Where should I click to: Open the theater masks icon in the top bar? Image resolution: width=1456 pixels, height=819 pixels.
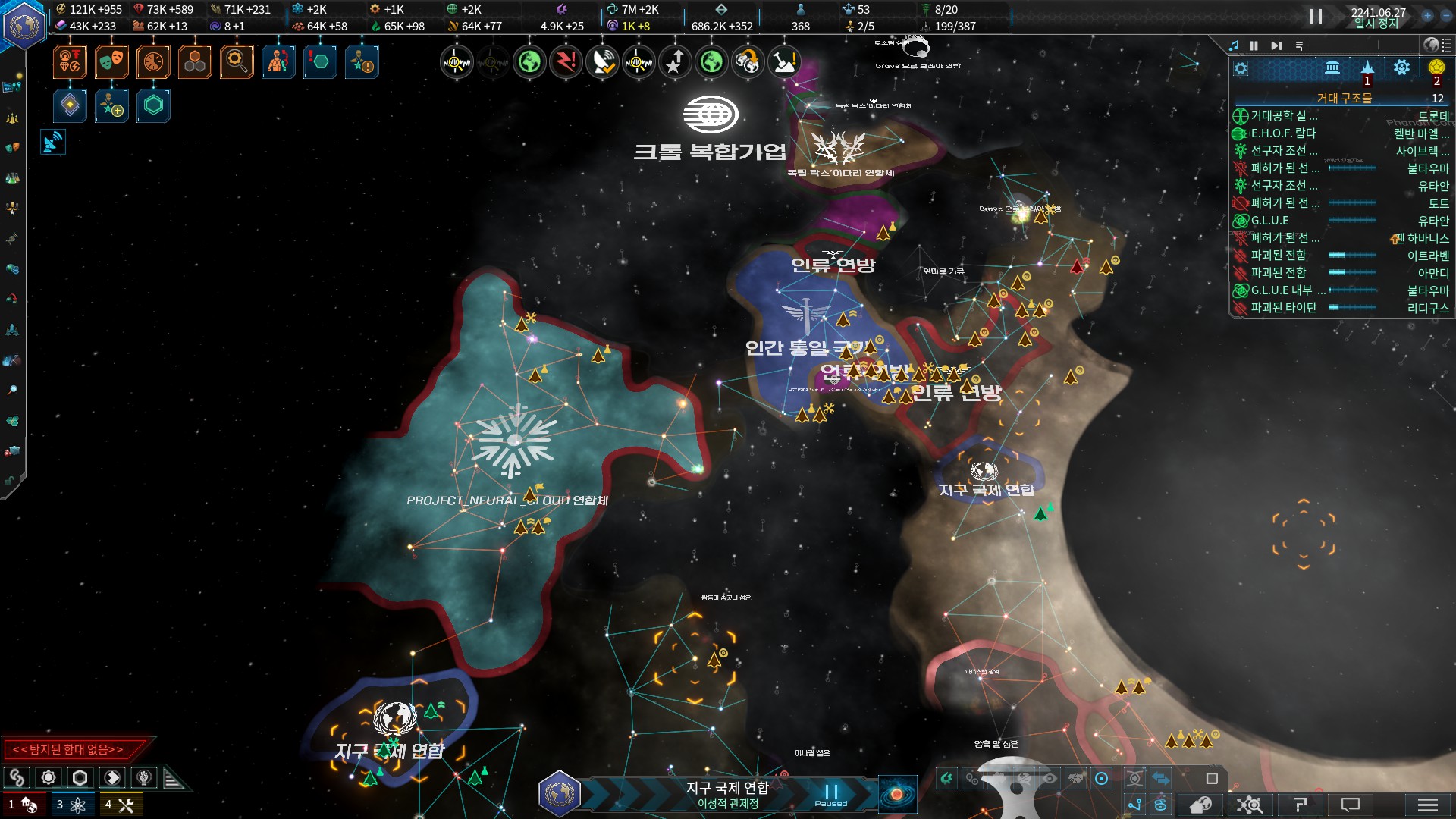click(111, 61)
